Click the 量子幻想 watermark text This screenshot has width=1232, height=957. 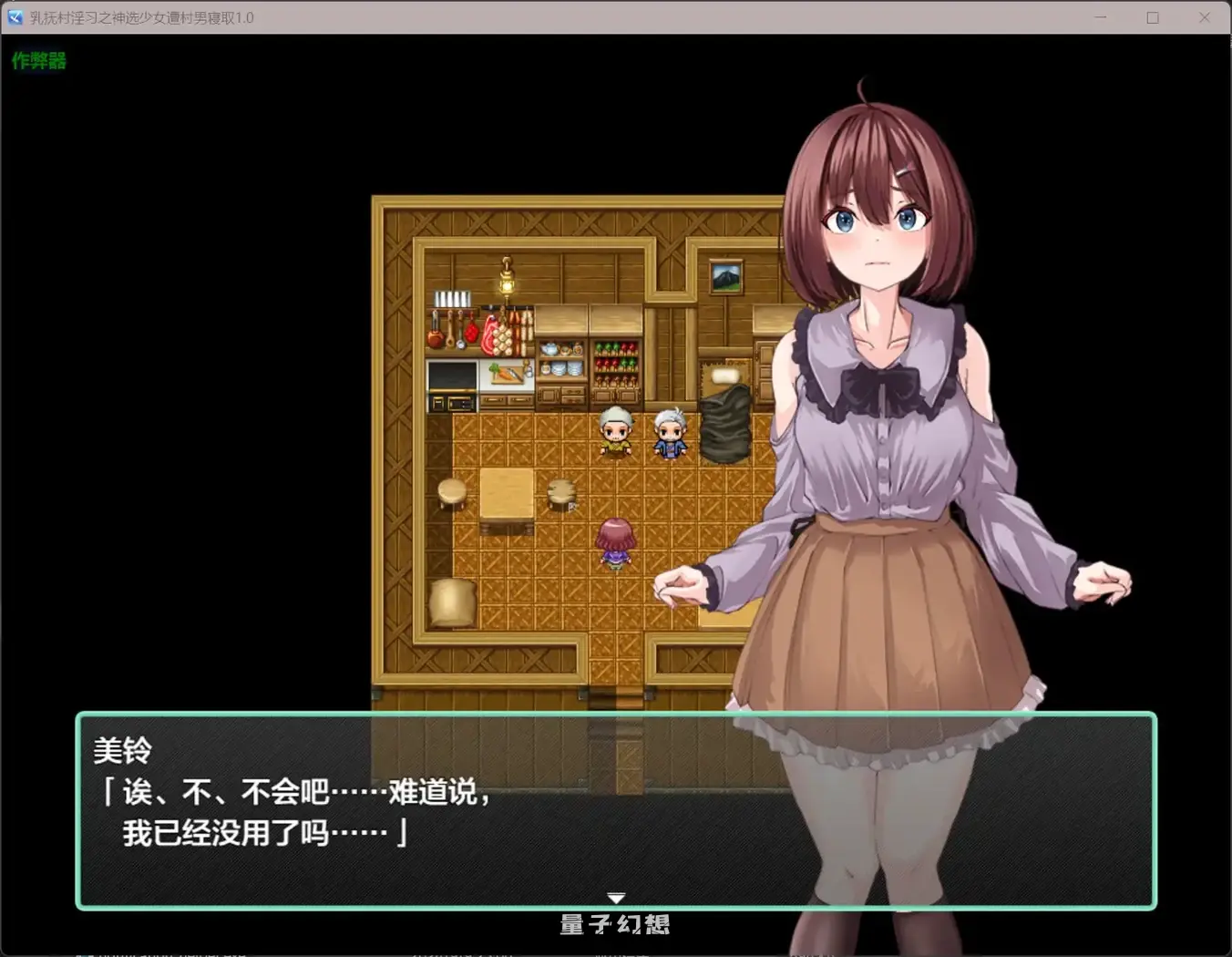point(616,925)
